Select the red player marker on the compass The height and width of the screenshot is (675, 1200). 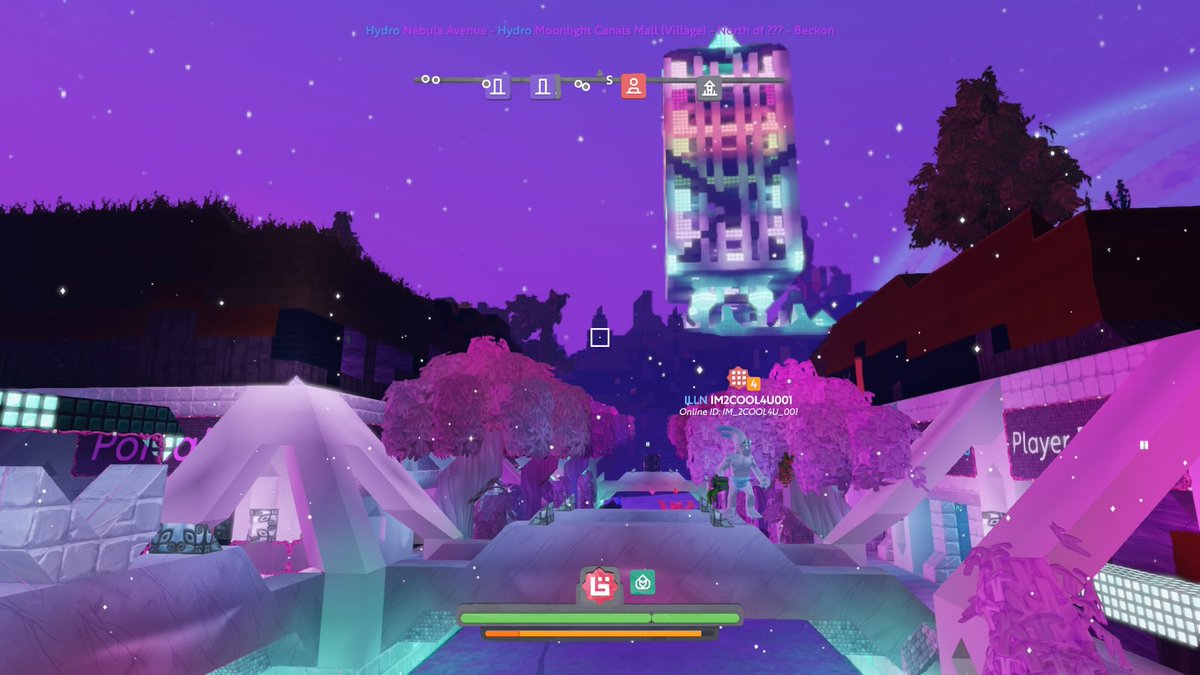coord(632,86)
